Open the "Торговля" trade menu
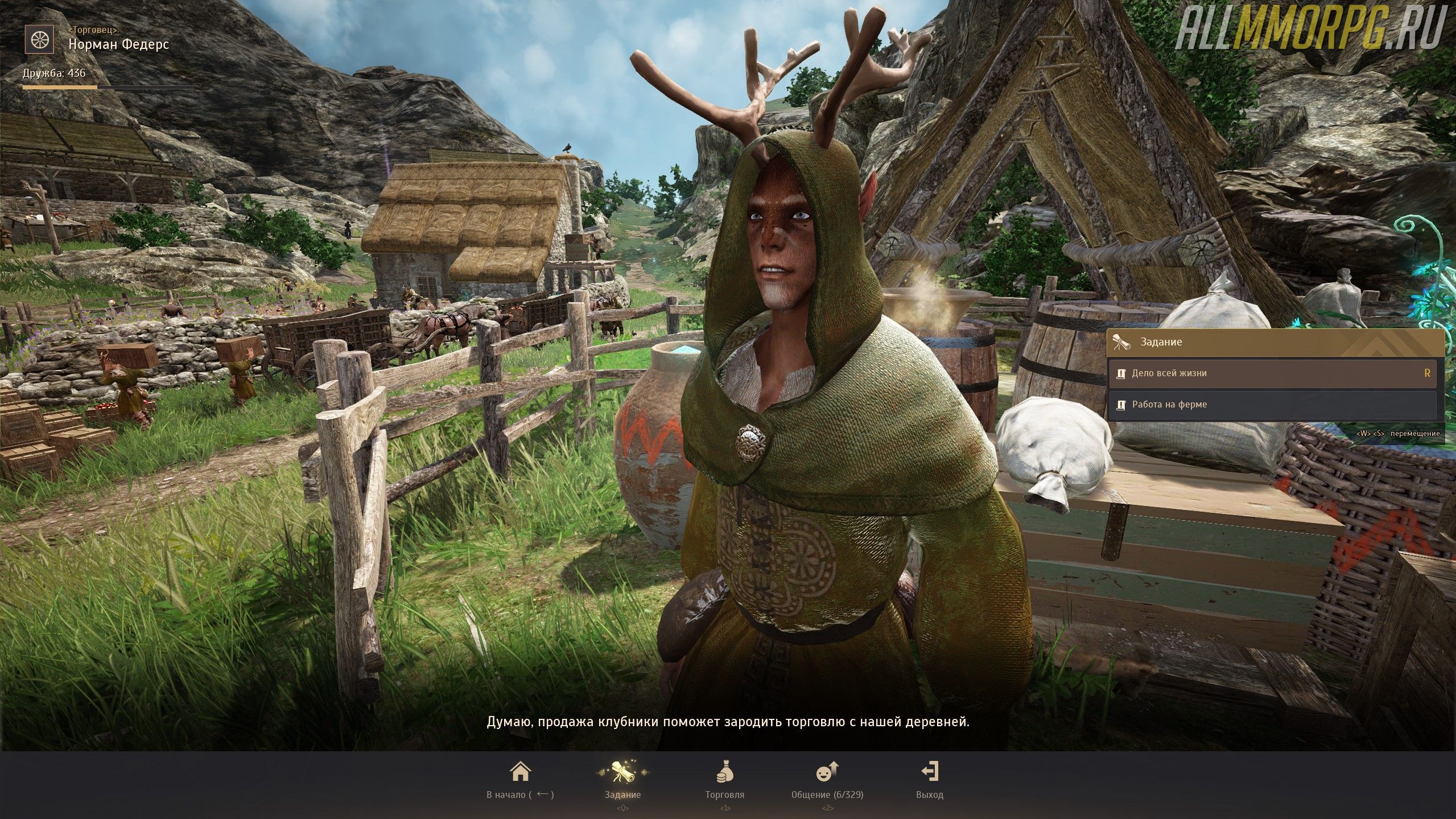Screen dimensions: 1456x819 (724, 780)
